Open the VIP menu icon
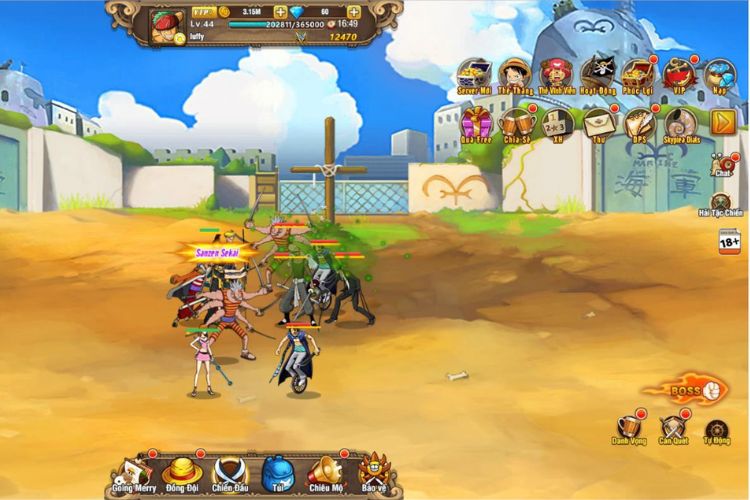Screen dimensions: 750x500 pos(679,74)
